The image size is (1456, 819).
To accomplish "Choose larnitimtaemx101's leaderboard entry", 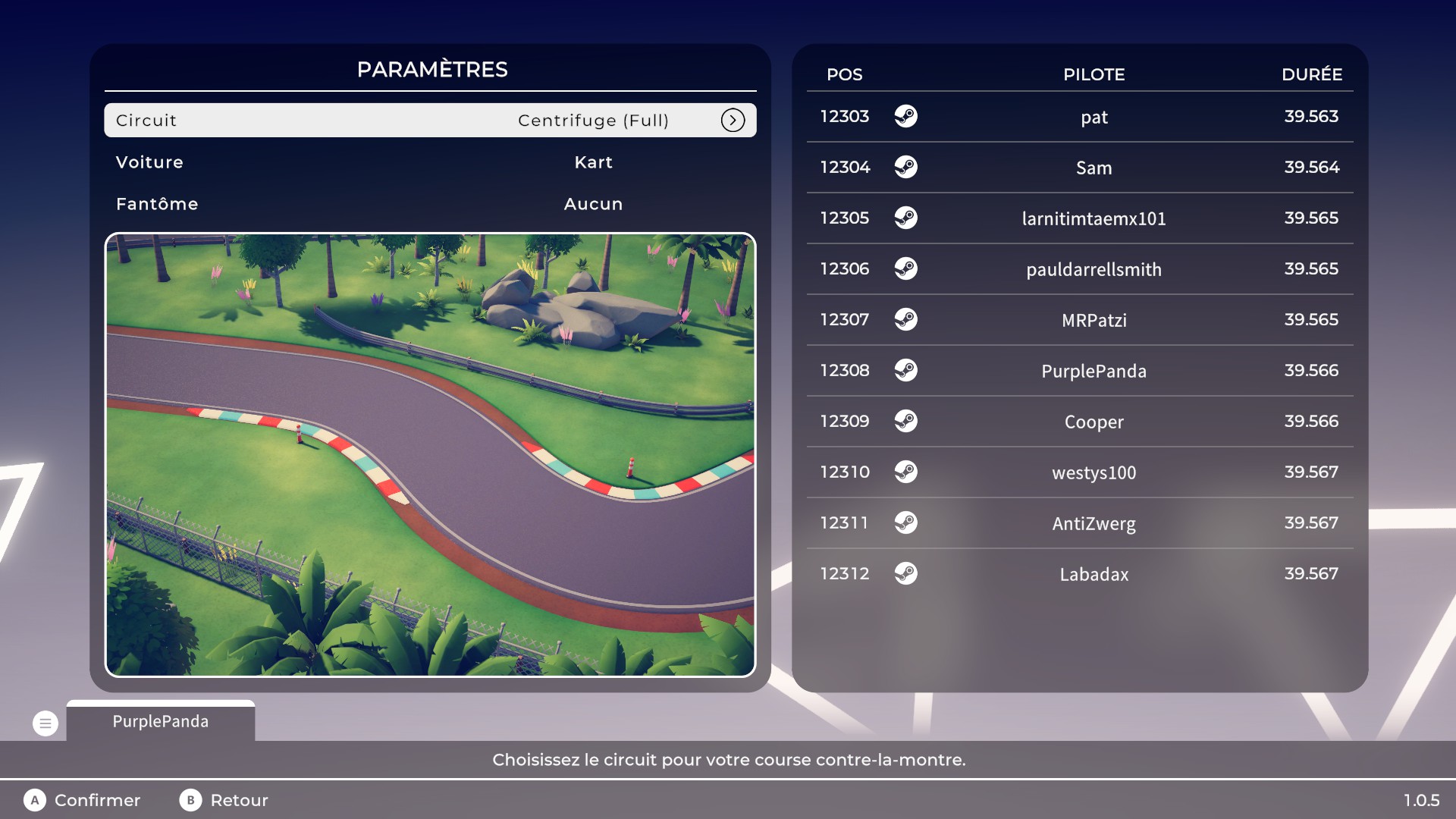I will [1080, 218].
